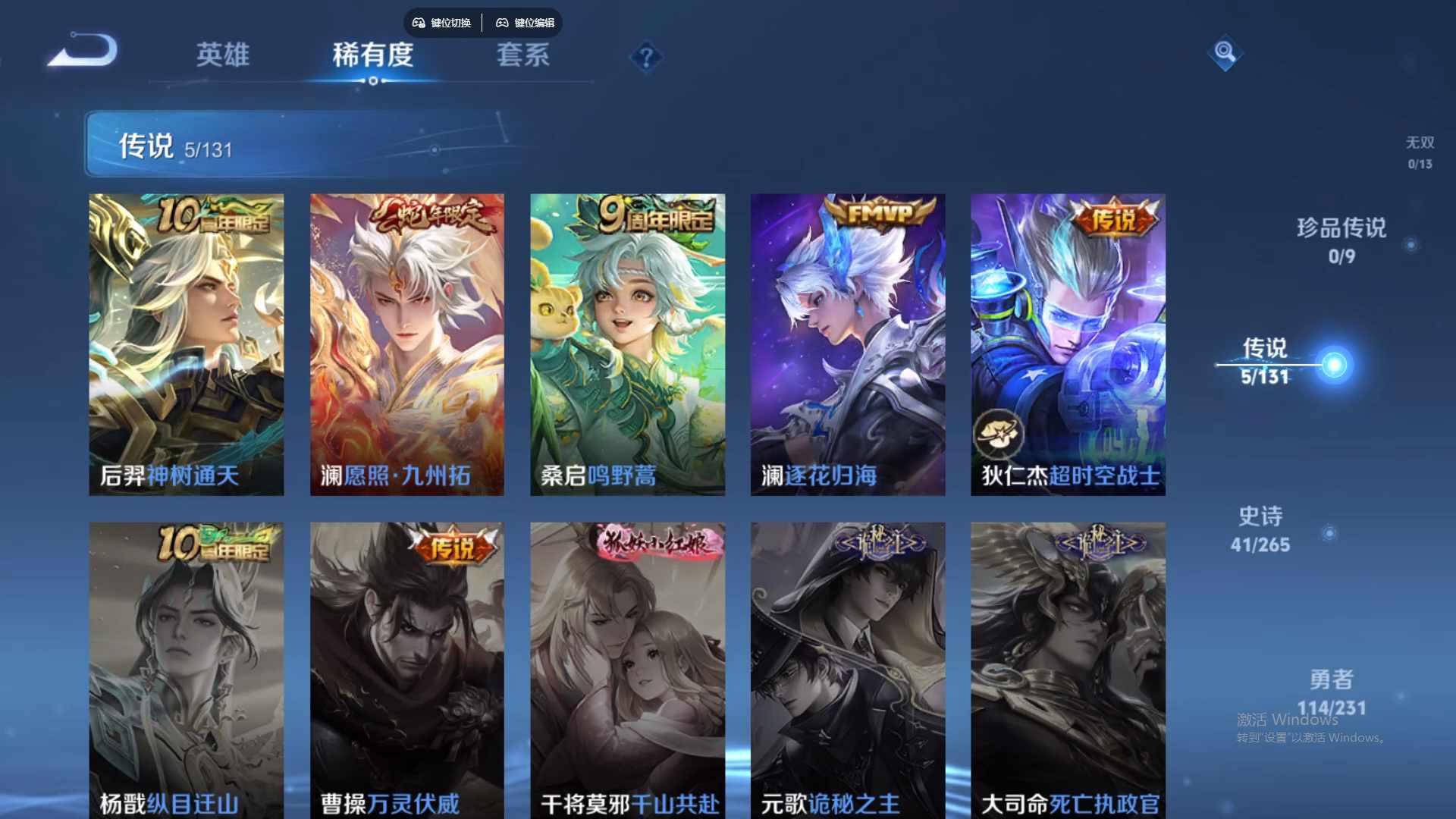Click the FMVP badge on 澜逐花归海 skin
Image resolution: width=1456 pixels, height=819 pixels.
[880, 211]
